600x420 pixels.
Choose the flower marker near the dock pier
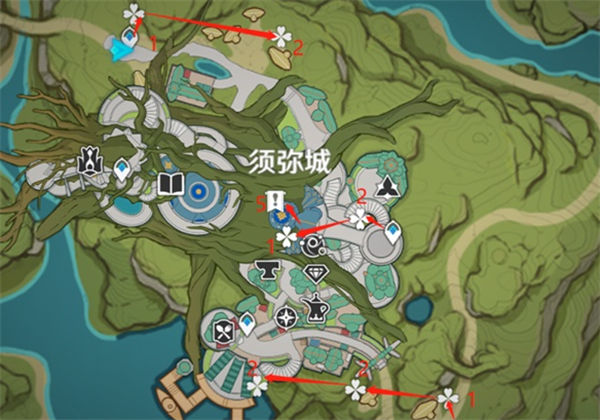[x=258, y=384]
